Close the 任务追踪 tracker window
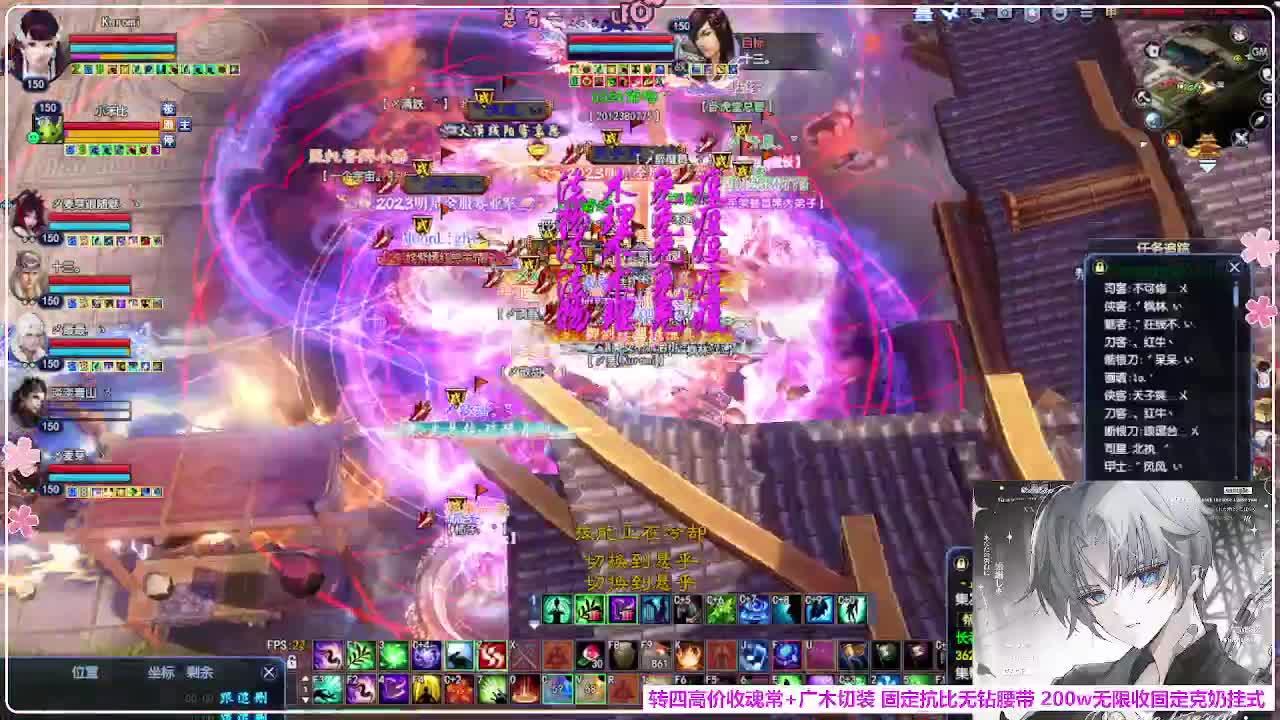This screenshot has height=720, width=1280. click(x=1234, y=267)
